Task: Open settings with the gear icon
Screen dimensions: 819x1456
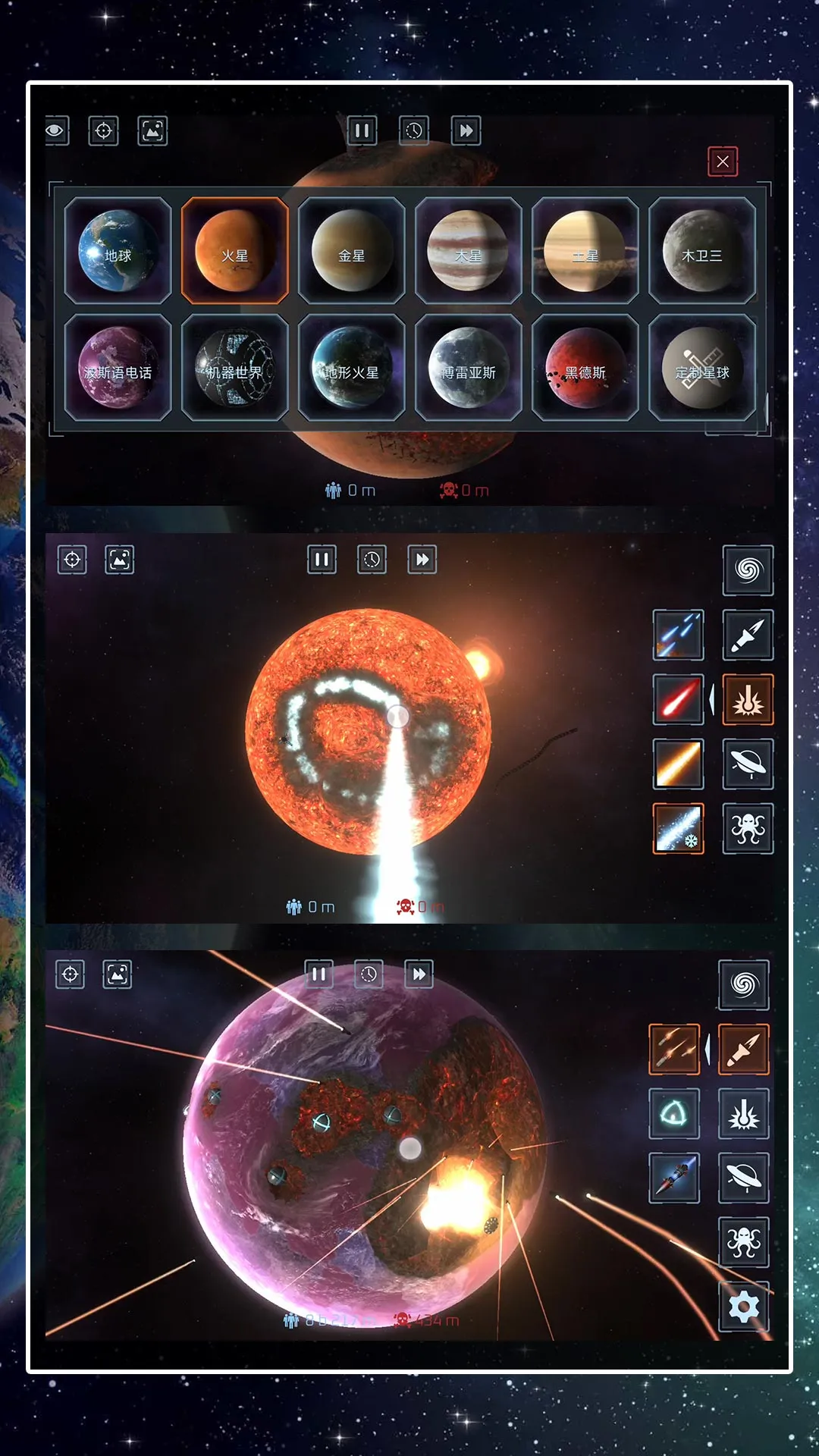Action: 744,1307
